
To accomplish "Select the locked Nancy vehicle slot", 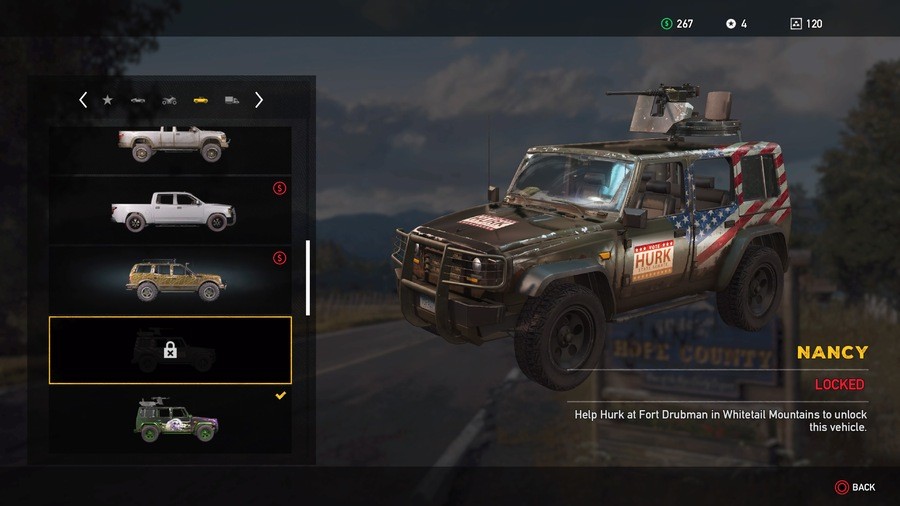I will pos(170,350).
